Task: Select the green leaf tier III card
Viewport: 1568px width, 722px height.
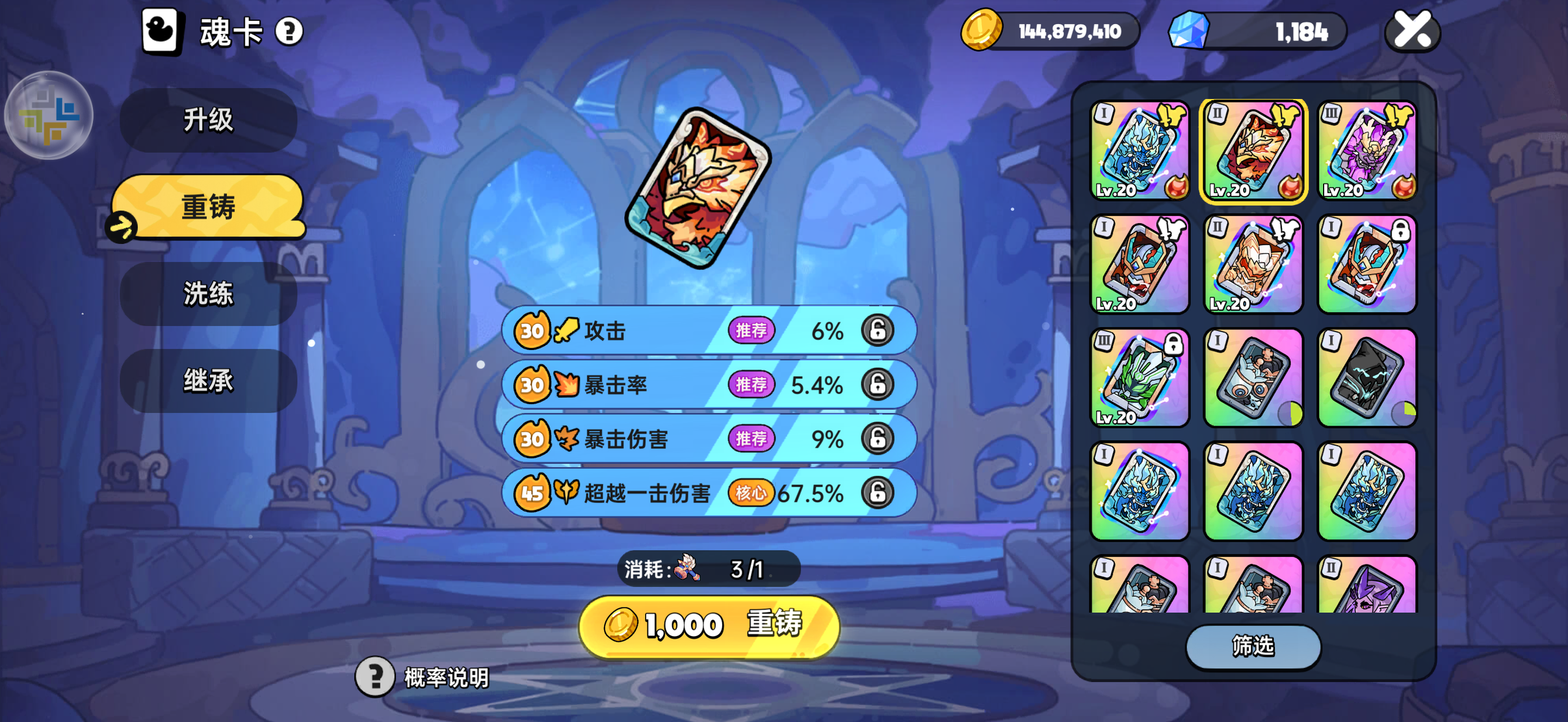Action: point(1140,378)
